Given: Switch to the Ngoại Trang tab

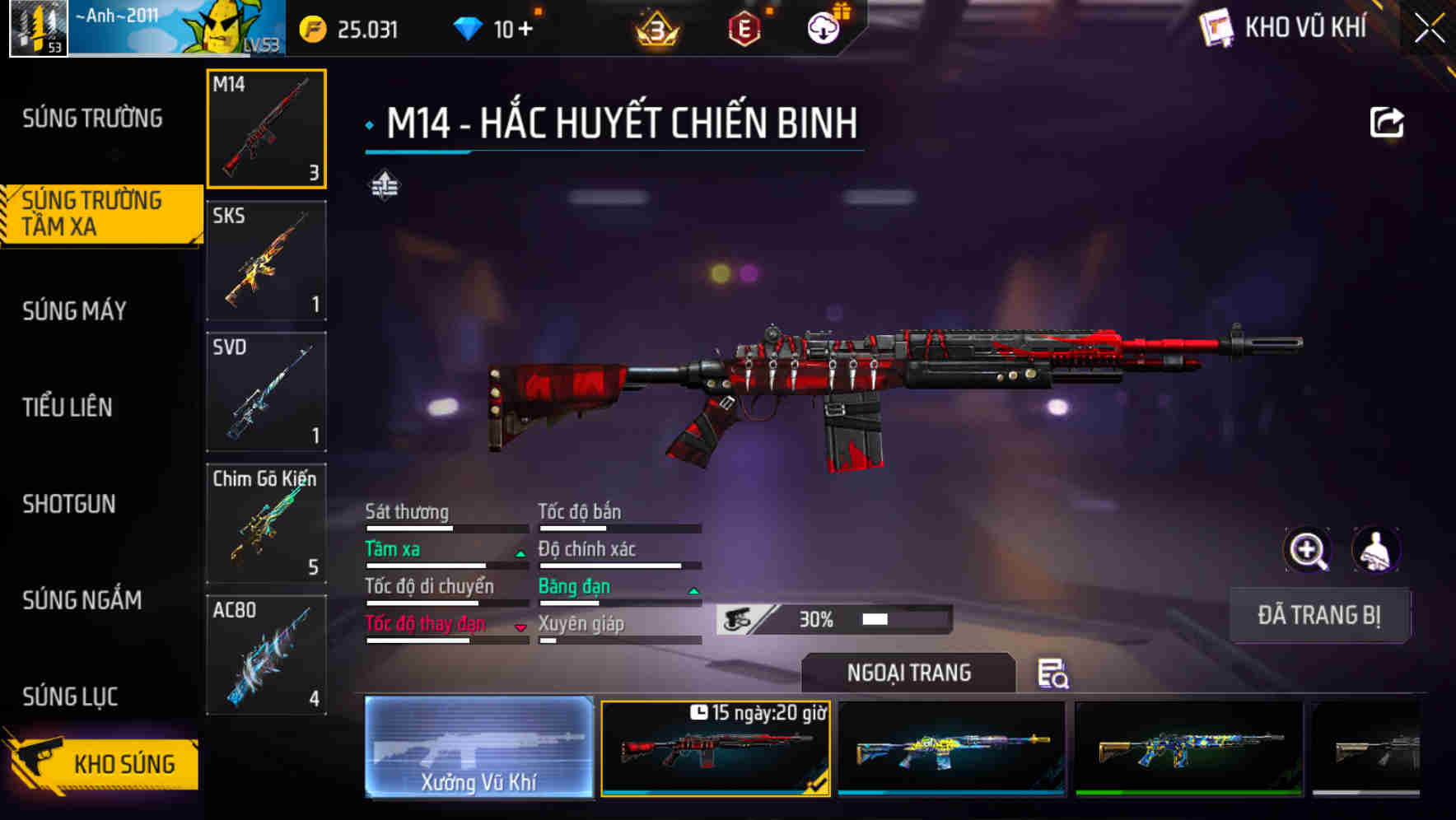Looking at the screenshot, I should [x=908, y=673].
